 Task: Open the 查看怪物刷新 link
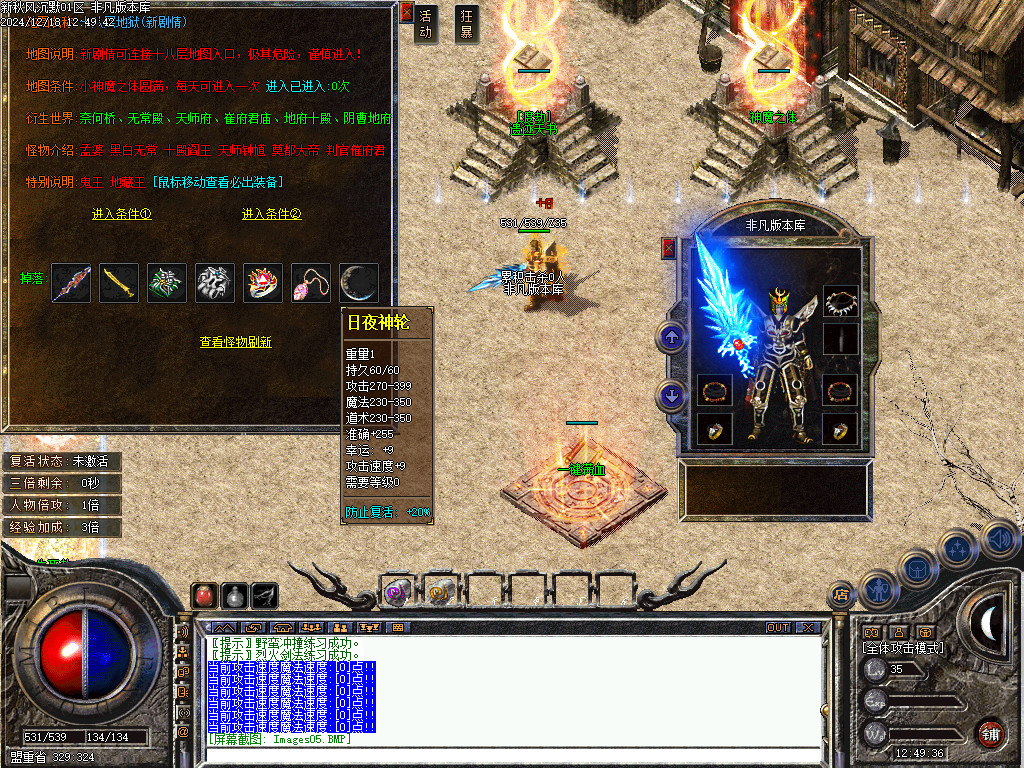(235, 342)
